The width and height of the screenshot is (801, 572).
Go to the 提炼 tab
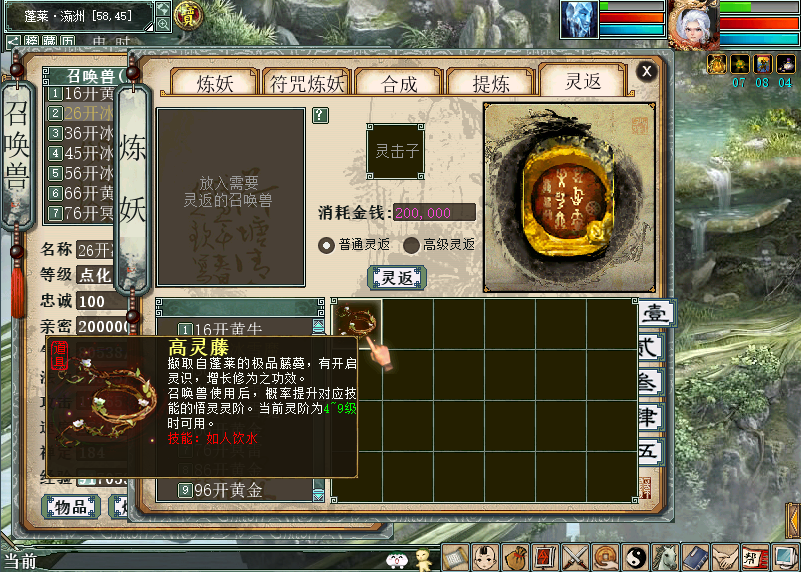point(489,83)
